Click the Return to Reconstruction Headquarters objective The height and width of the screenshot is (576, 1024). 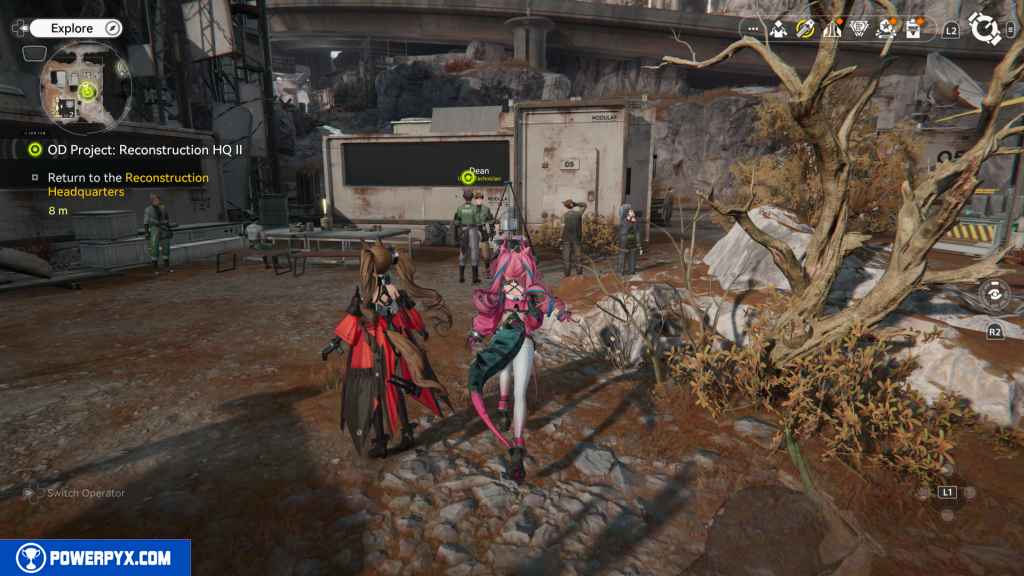click(128, 184)
